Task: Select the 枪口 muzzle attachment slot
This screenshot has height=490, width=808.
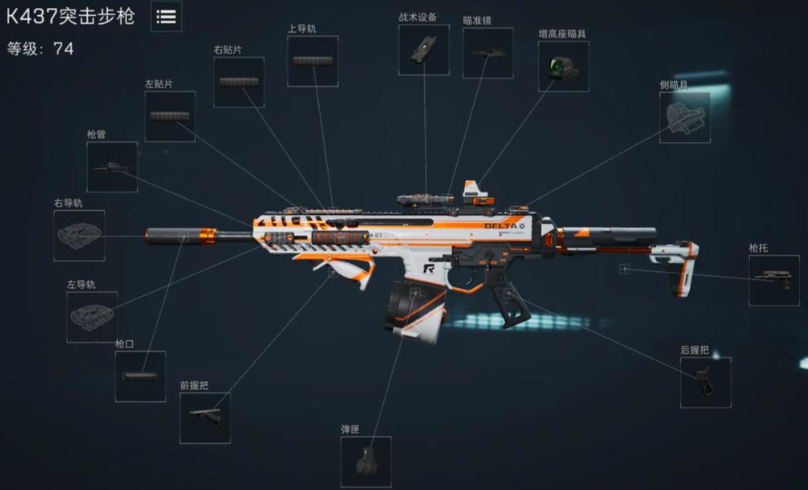Action: pos(140,376)
